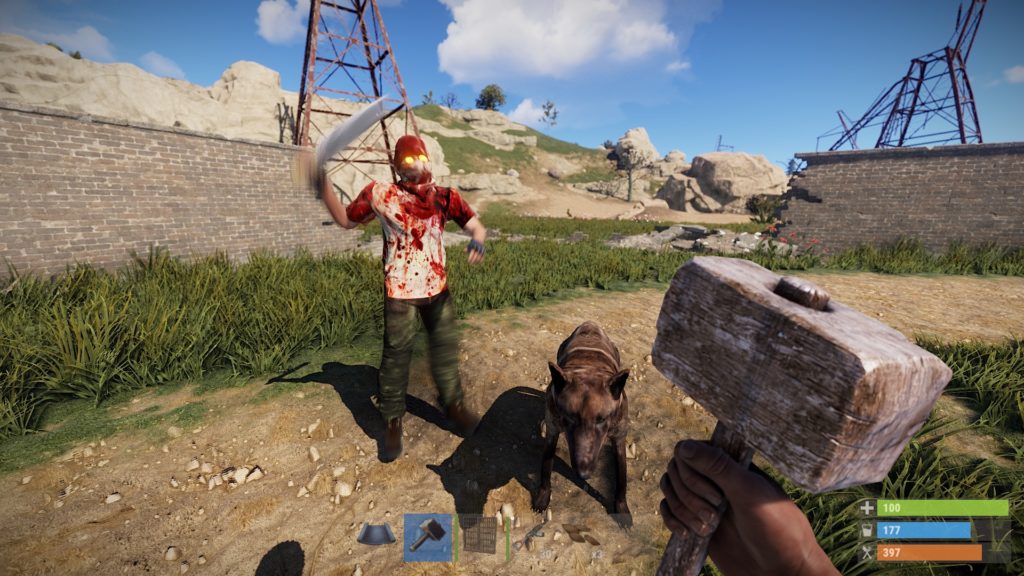Select the brown food item hotbar slot
This screenshot has height=576, width=1024.
coord(579,537)
